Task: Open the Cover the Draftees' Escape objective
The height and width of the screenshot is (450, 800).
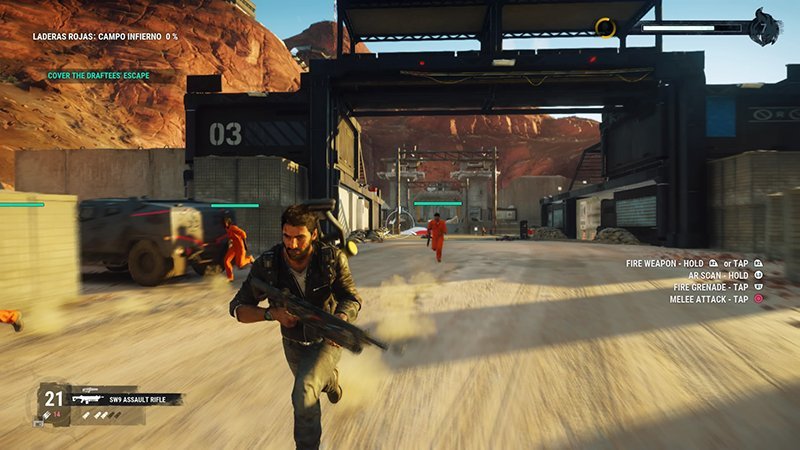Action: pyautogui.click(x=96, y=76)
